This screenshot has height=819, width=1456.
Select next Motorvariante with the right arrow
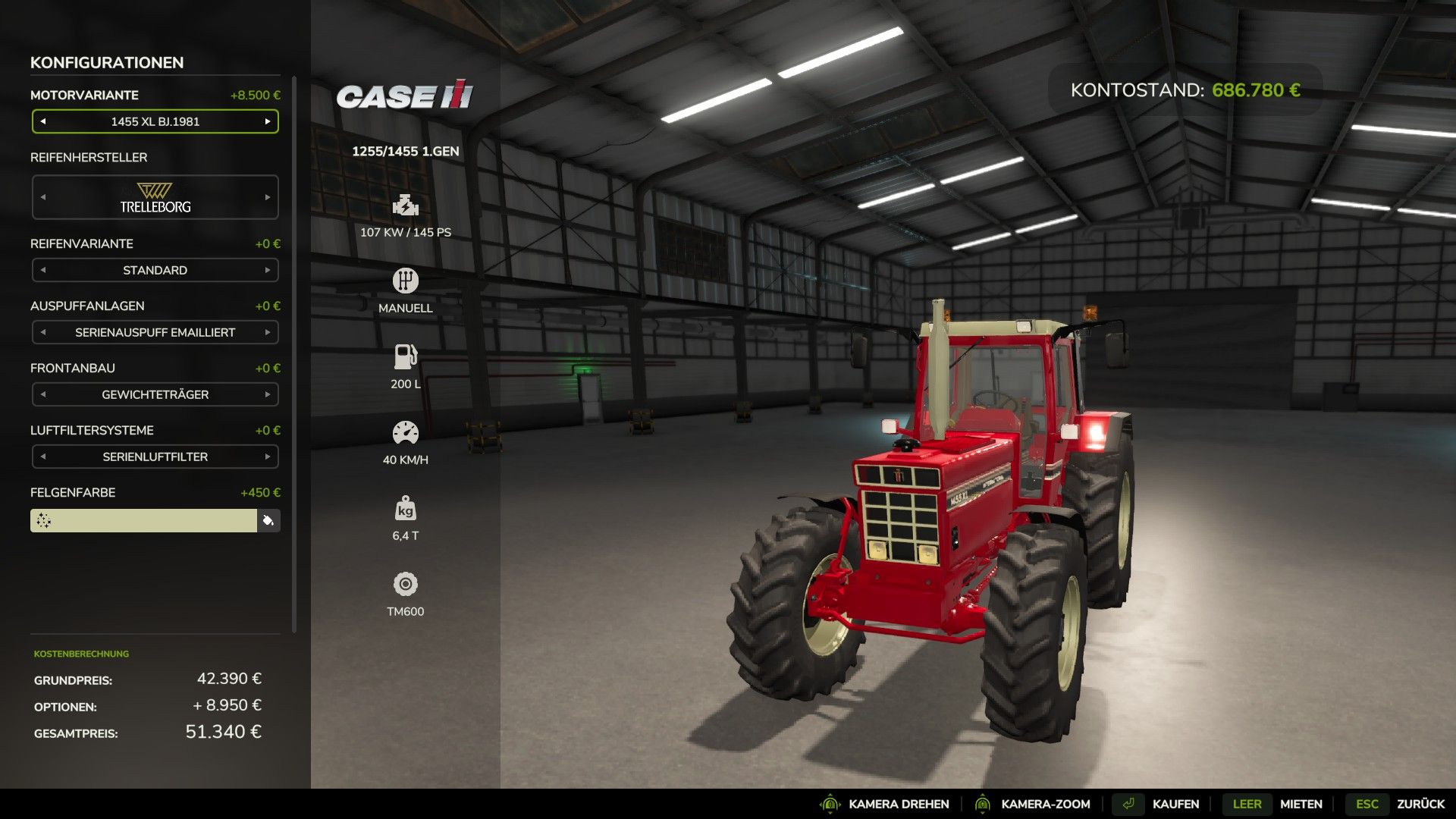click(268, 121)
